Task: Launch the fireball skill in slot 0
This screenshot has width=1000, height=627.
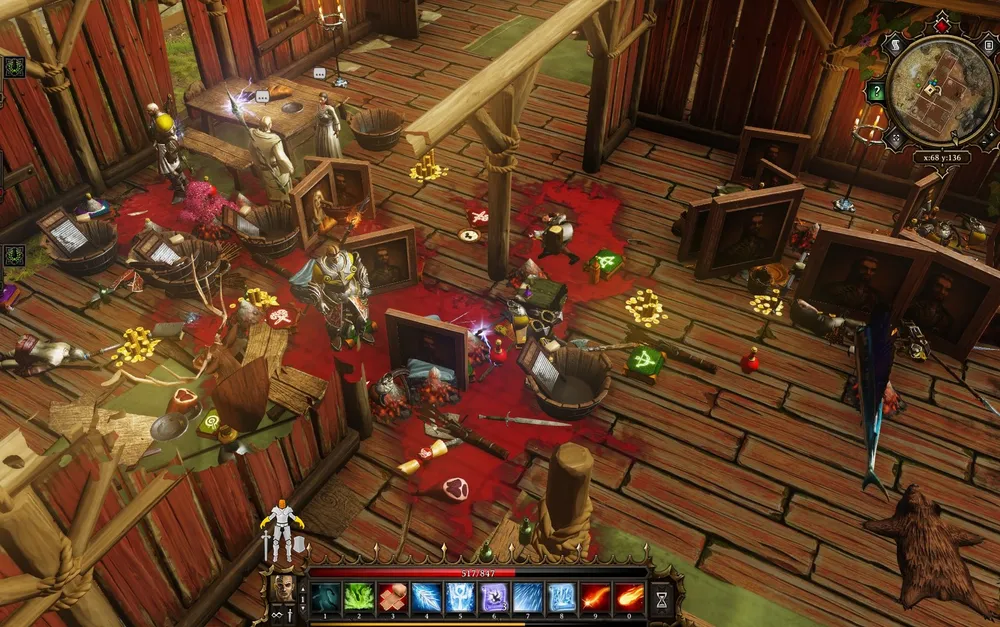Action: [x=629, y=597]
